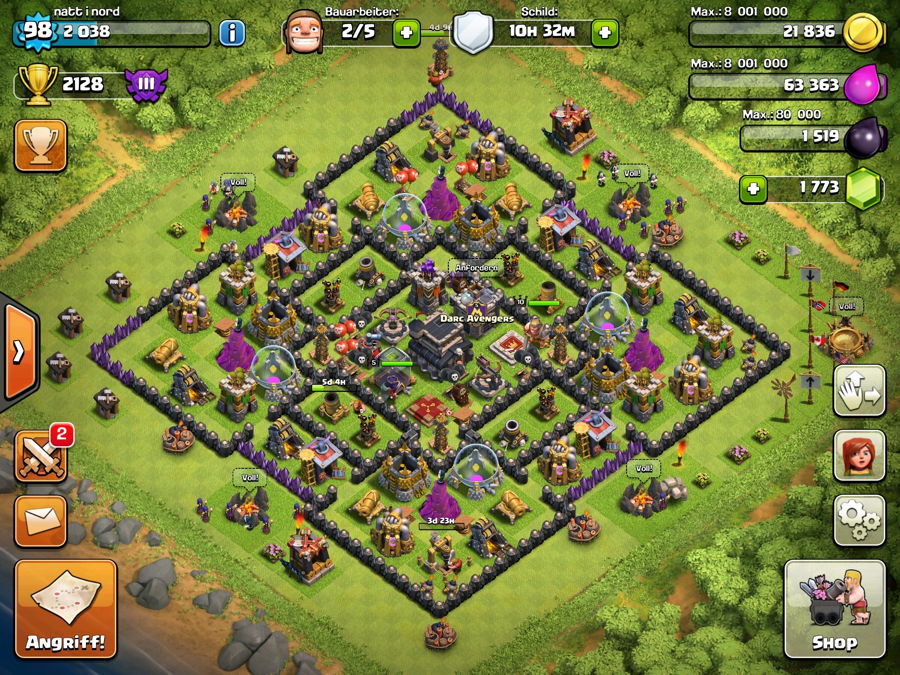Click the blue info button beside experience bar
900x675 pixels.
click(x=232, y=33)
